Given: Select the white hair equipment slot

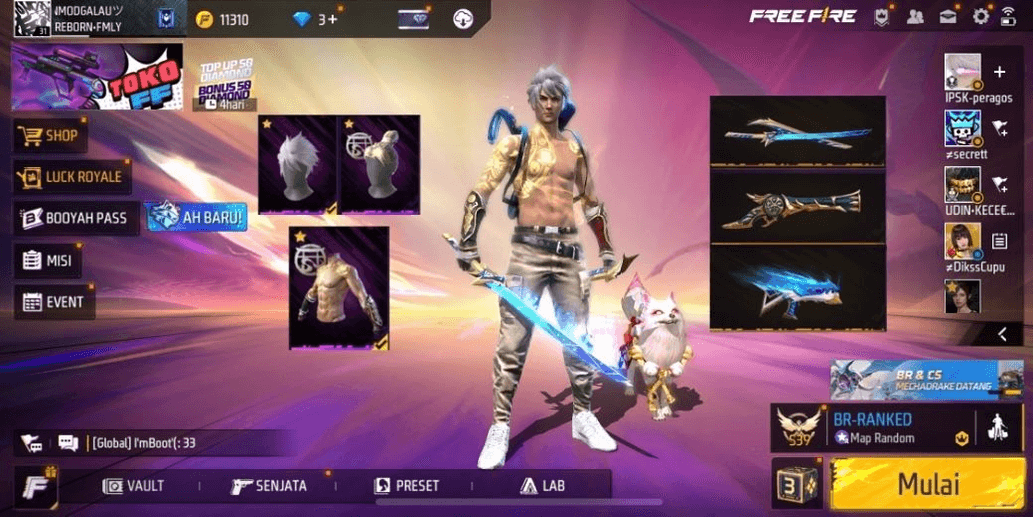Looking at the screenshot, I should [297, 164].
